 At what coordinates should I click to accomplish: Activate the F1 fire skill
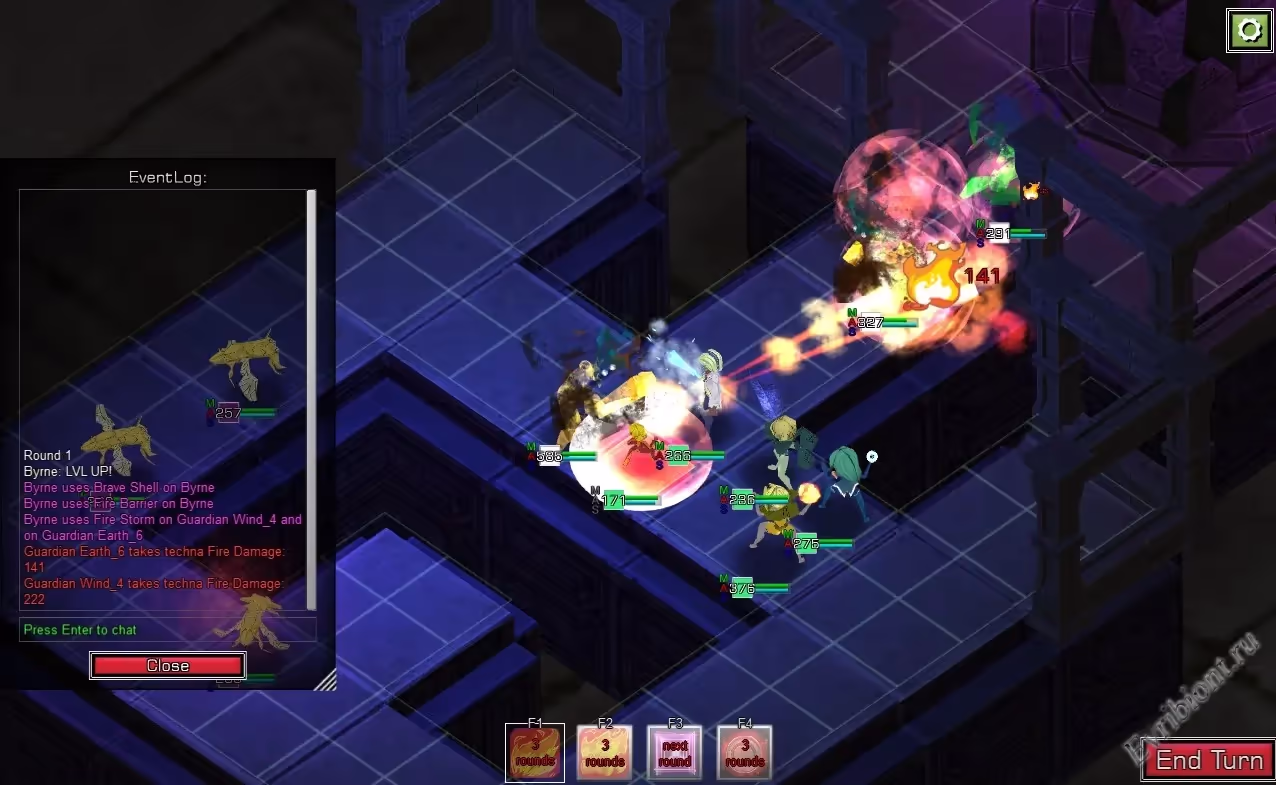535,753
